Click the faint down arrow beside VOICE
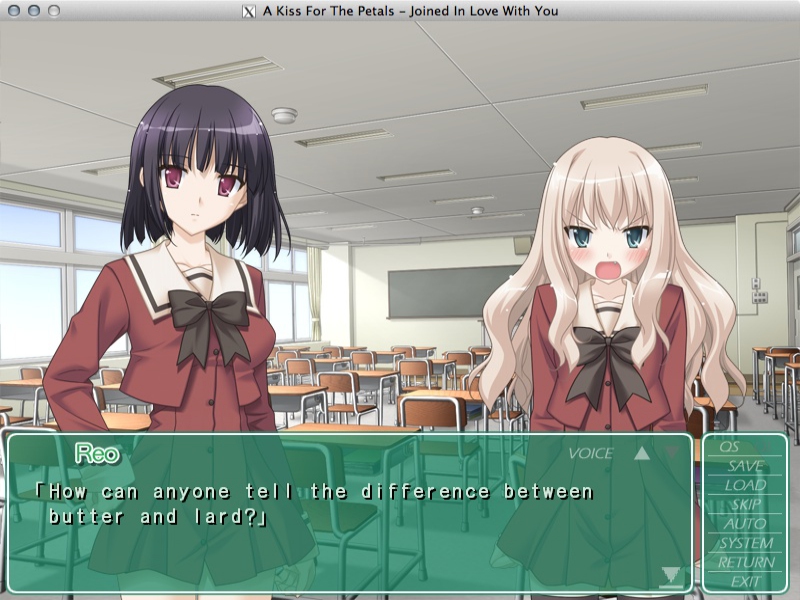This screenshot has width=800, height=600. tap(672, 453)
